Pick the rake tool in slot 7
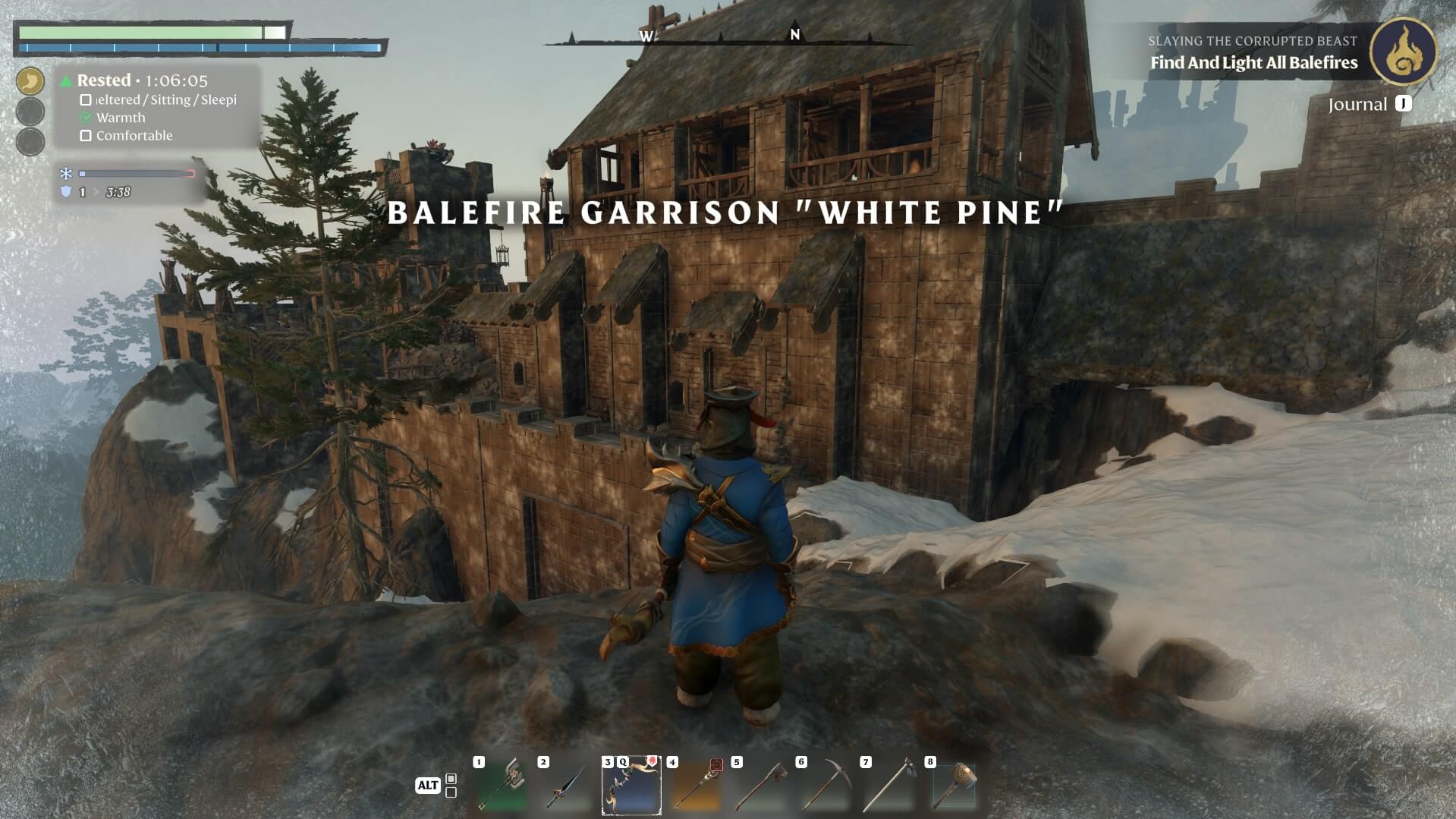 pos(889,786)
